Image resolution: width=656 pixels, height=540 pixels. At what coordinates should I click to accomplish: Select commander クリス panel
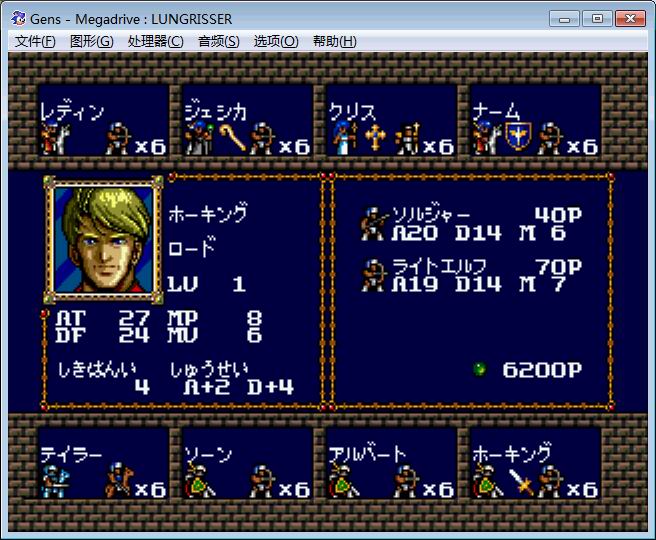click(x=391, y=126)
